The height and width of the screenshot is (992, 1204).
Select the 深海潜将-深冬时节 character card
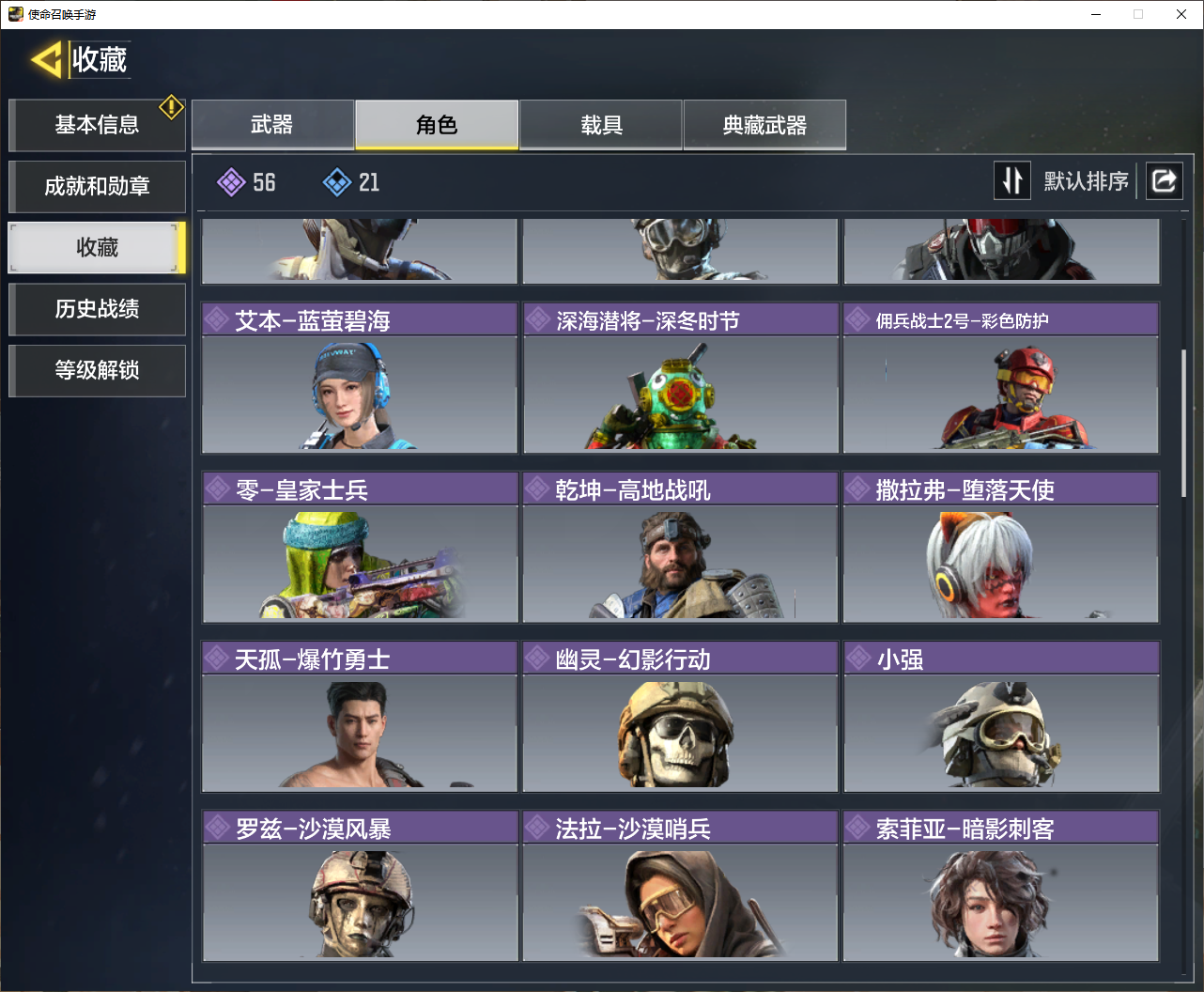[680, 378]
